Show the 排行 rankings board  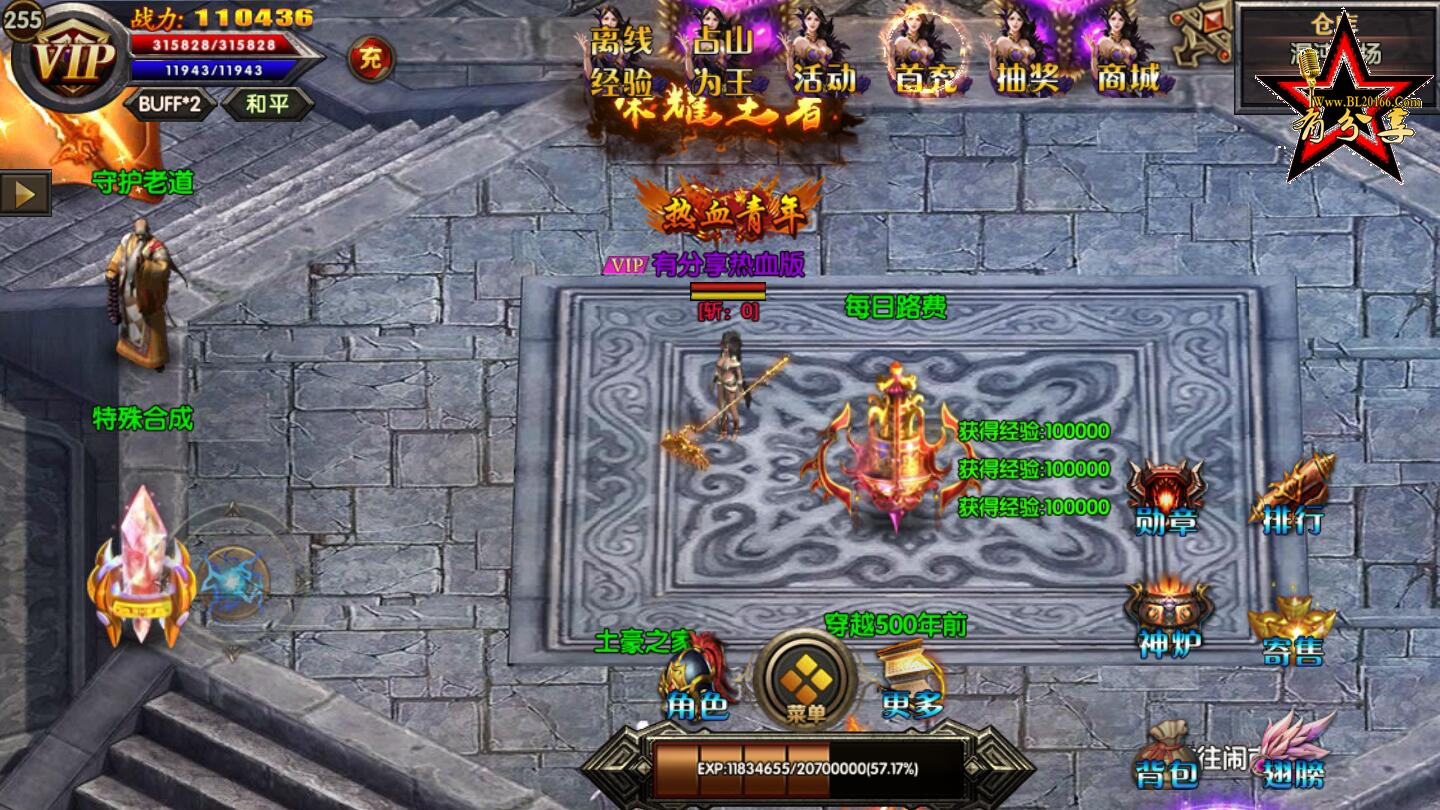(1292, 497)
